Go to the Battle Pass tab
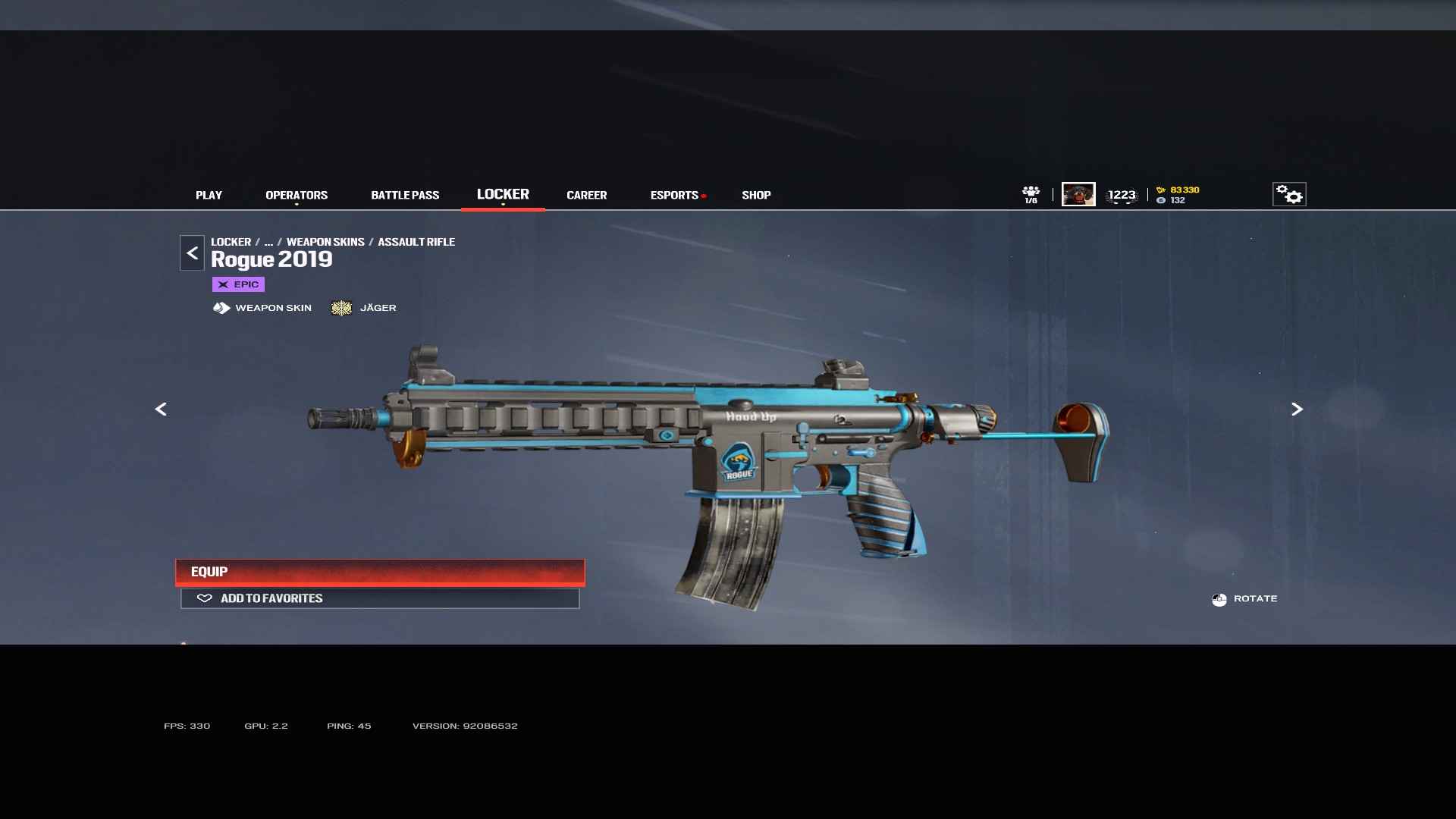 [405, 195]
